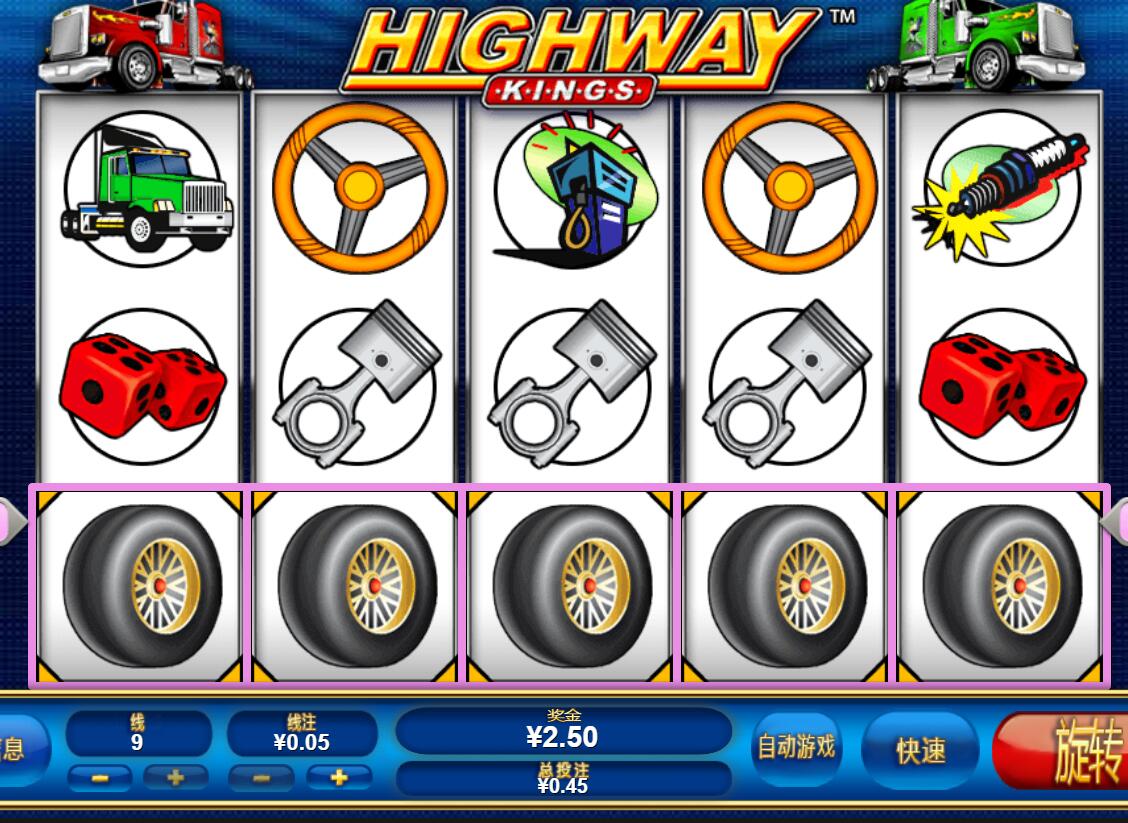Increase the number of lines (线)
The image size is (1128, 823).
[x=176, y=777]
